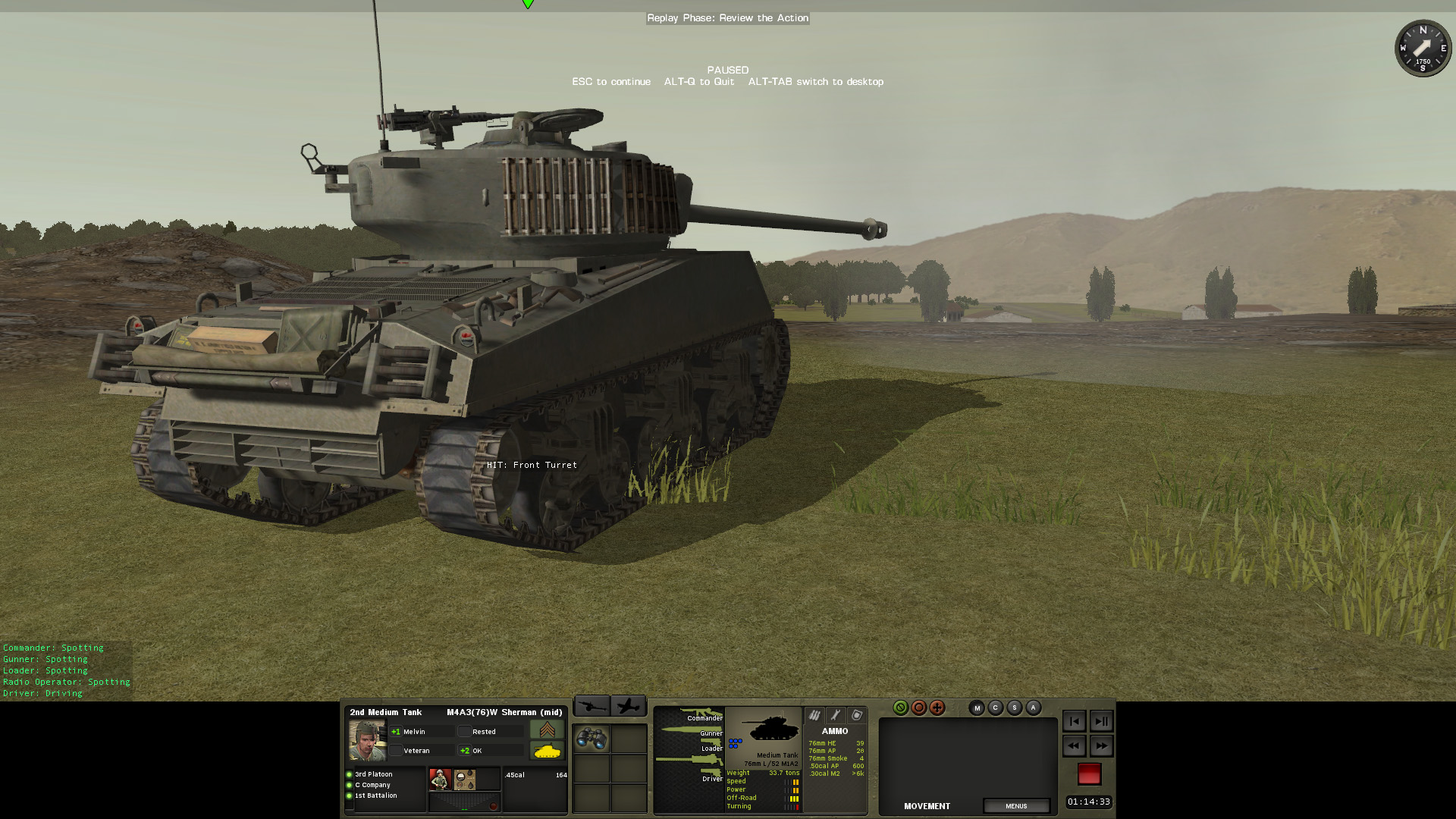The width and height of the screenshot is (1456, 819).
Task: Switch to the A administrative commands tab
Action: click(1033, 708)
